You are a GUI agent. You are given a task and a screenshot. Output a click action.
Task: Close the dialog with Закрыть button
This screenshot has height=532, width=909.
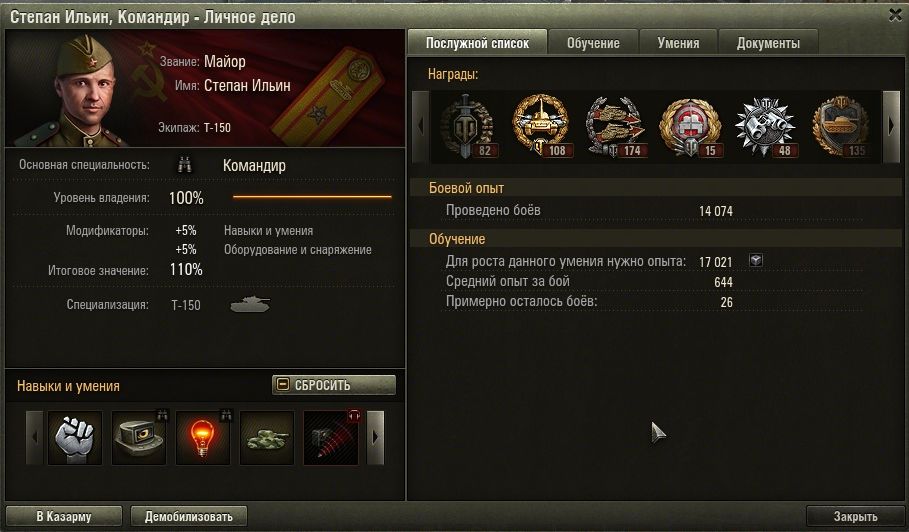pos(855,517)
